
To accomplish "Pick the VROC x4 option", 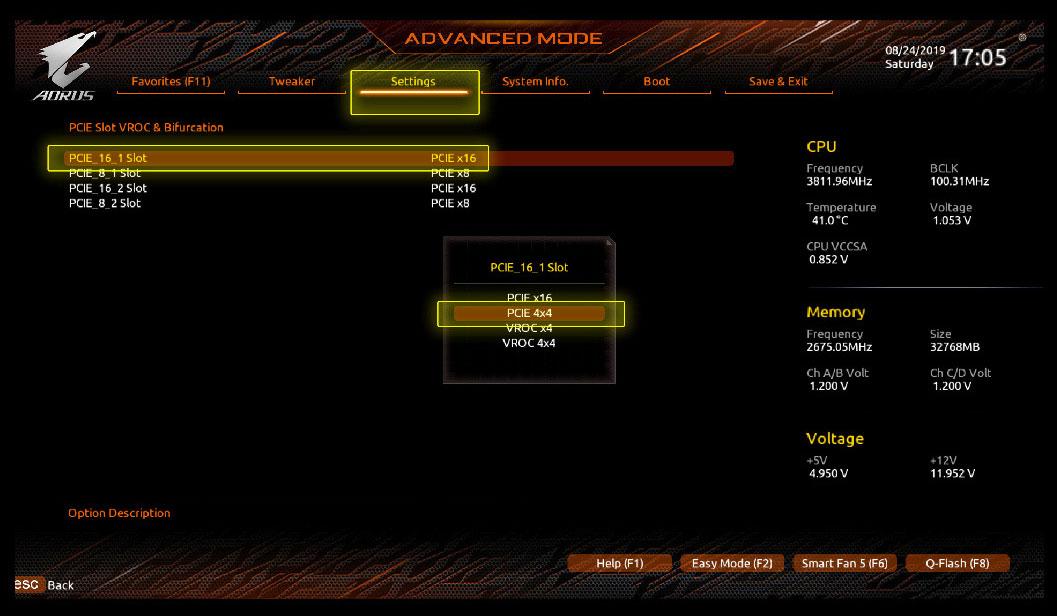I will click(x=529, y=328).
